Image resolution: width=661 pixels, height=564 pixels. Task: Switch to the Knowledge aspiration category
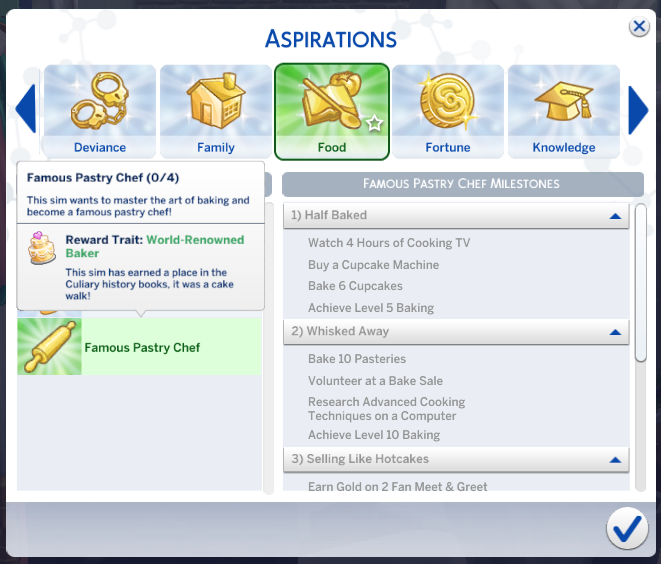coord(564,112)
